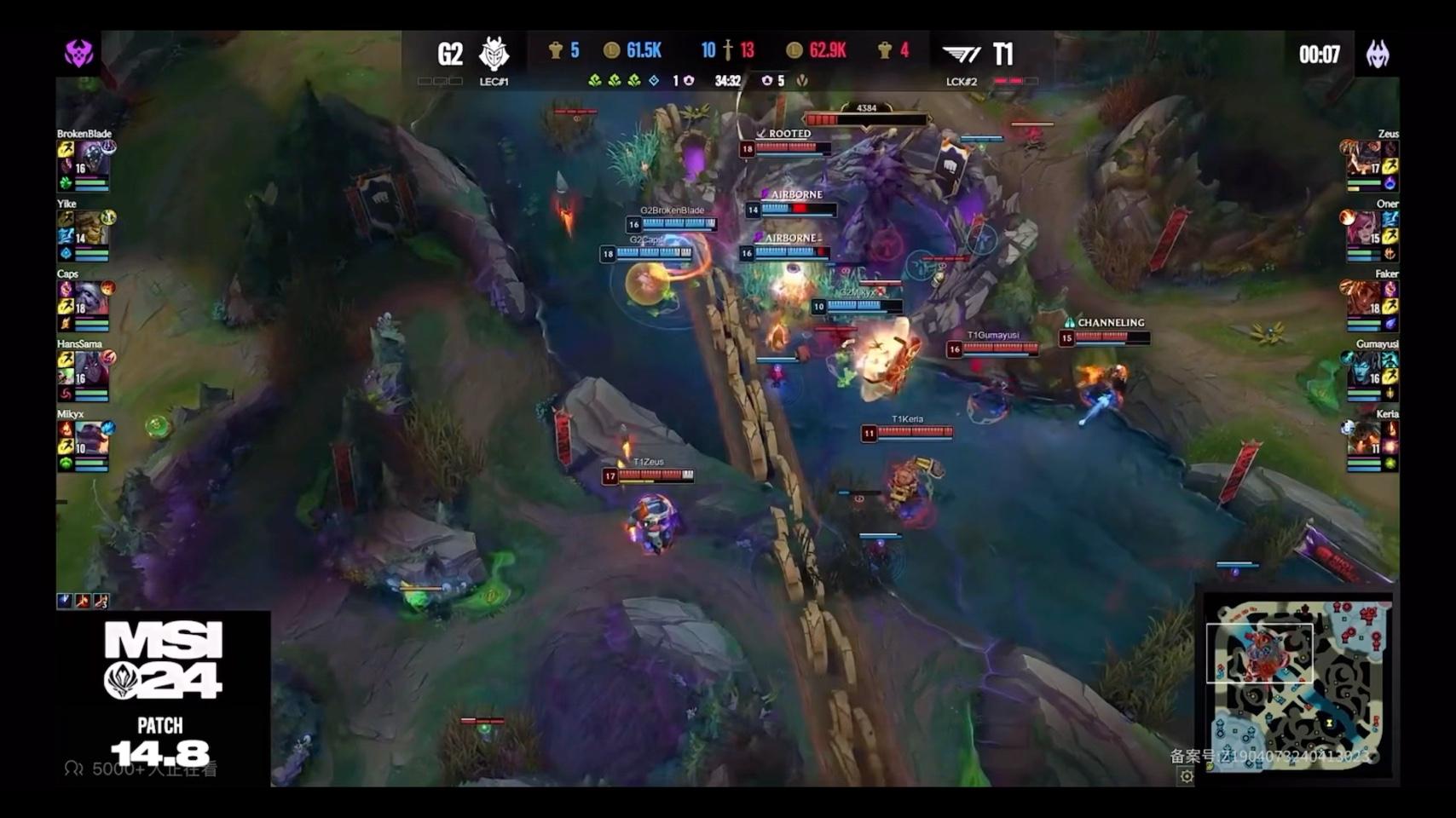Choose HansSama's champion portrait
The height and width of the screenshot is (818, 1456).
(x=92, y=369)
